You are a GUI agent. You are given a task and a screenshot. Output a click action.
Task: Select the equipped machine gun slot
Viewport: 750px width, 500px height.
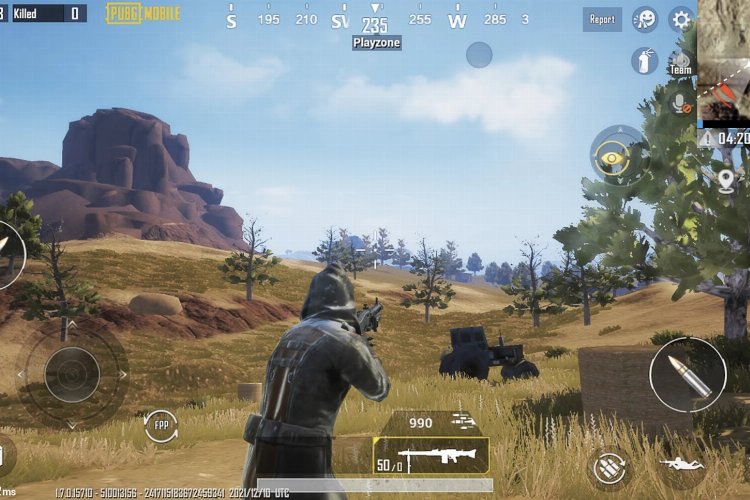pos(431,455)
